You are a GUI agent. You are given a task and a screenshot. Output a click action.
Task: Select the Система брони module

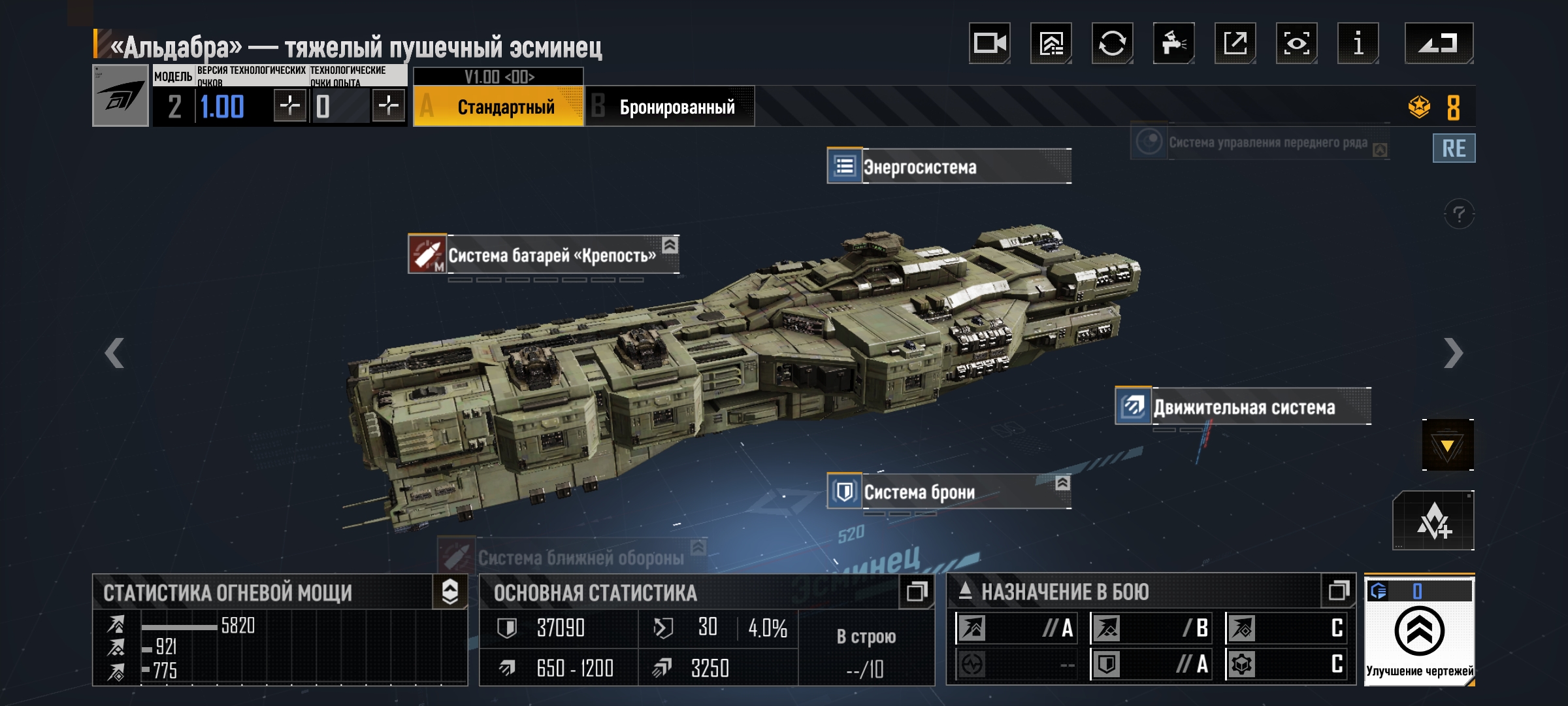[949, 492]
